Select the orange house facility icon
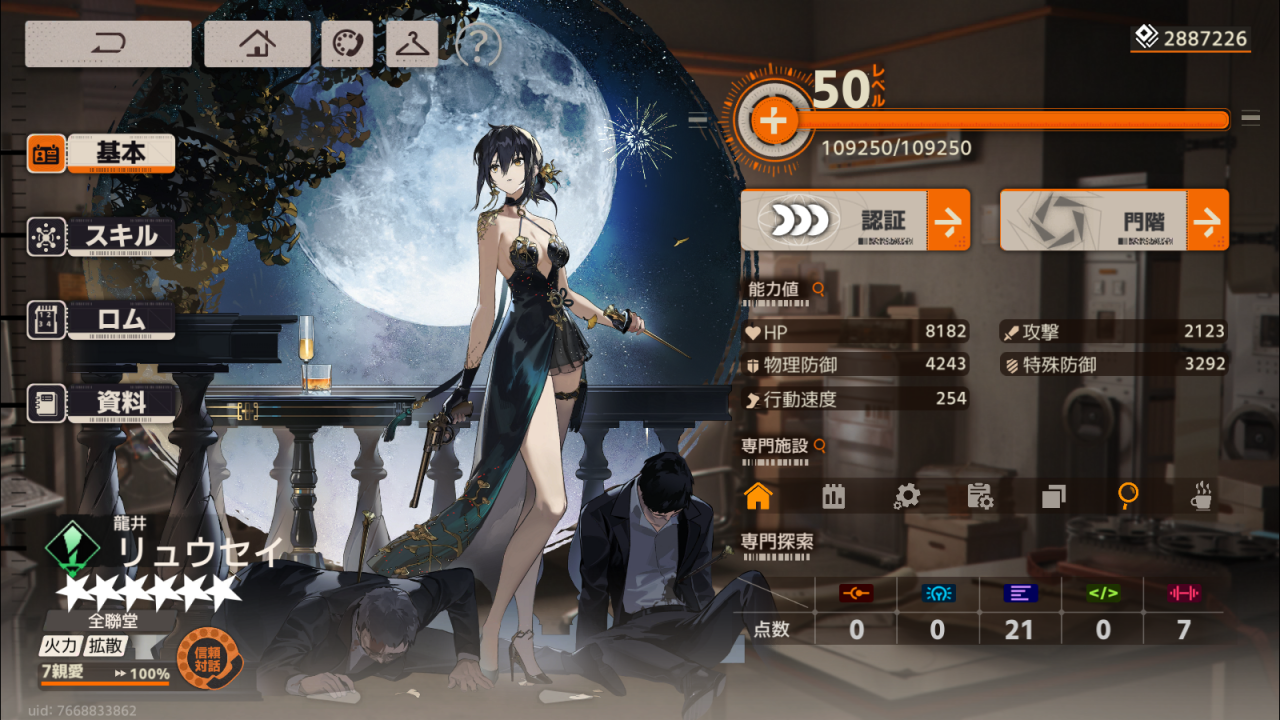 [x=759, y=496]
